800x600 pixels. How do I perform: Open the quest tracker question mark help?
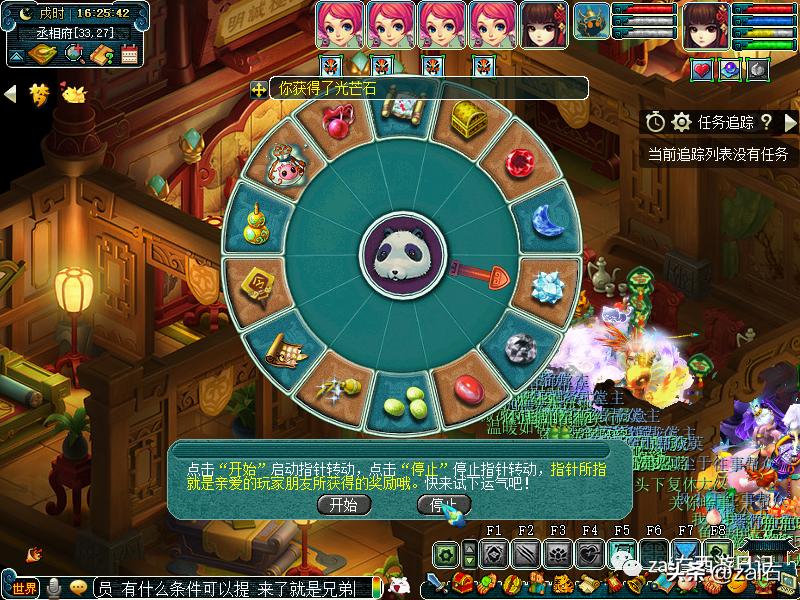pos(766,122)
